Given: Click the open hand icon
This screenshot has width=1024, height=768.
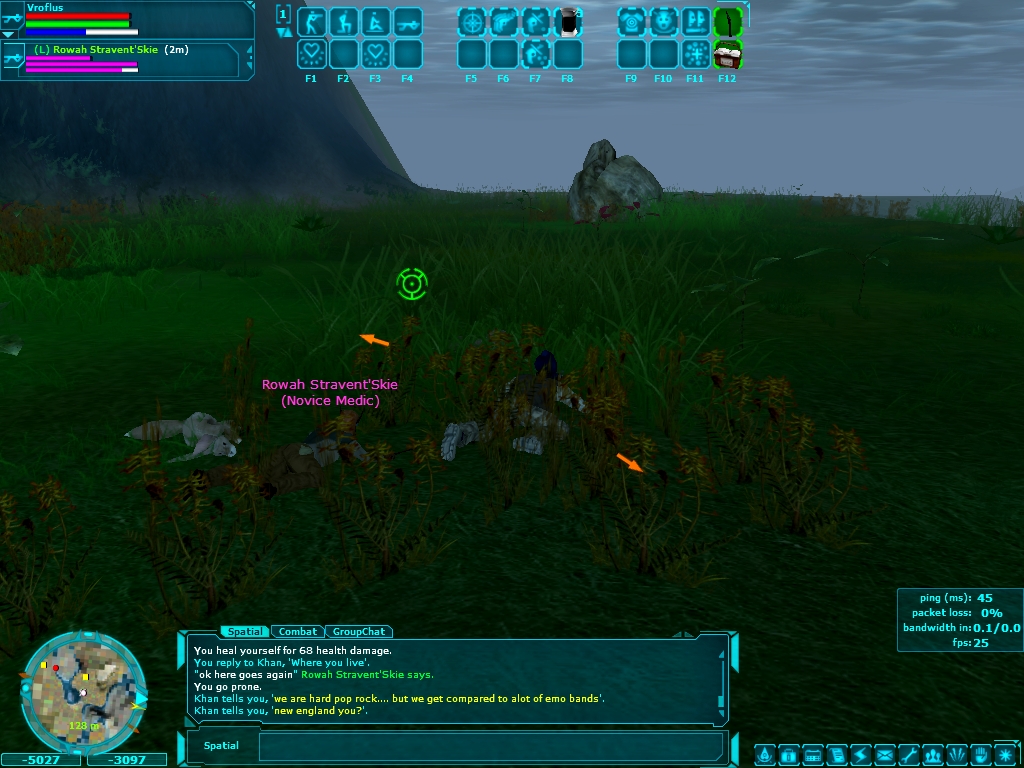Looking at the screenshot, I should (980, 754).
